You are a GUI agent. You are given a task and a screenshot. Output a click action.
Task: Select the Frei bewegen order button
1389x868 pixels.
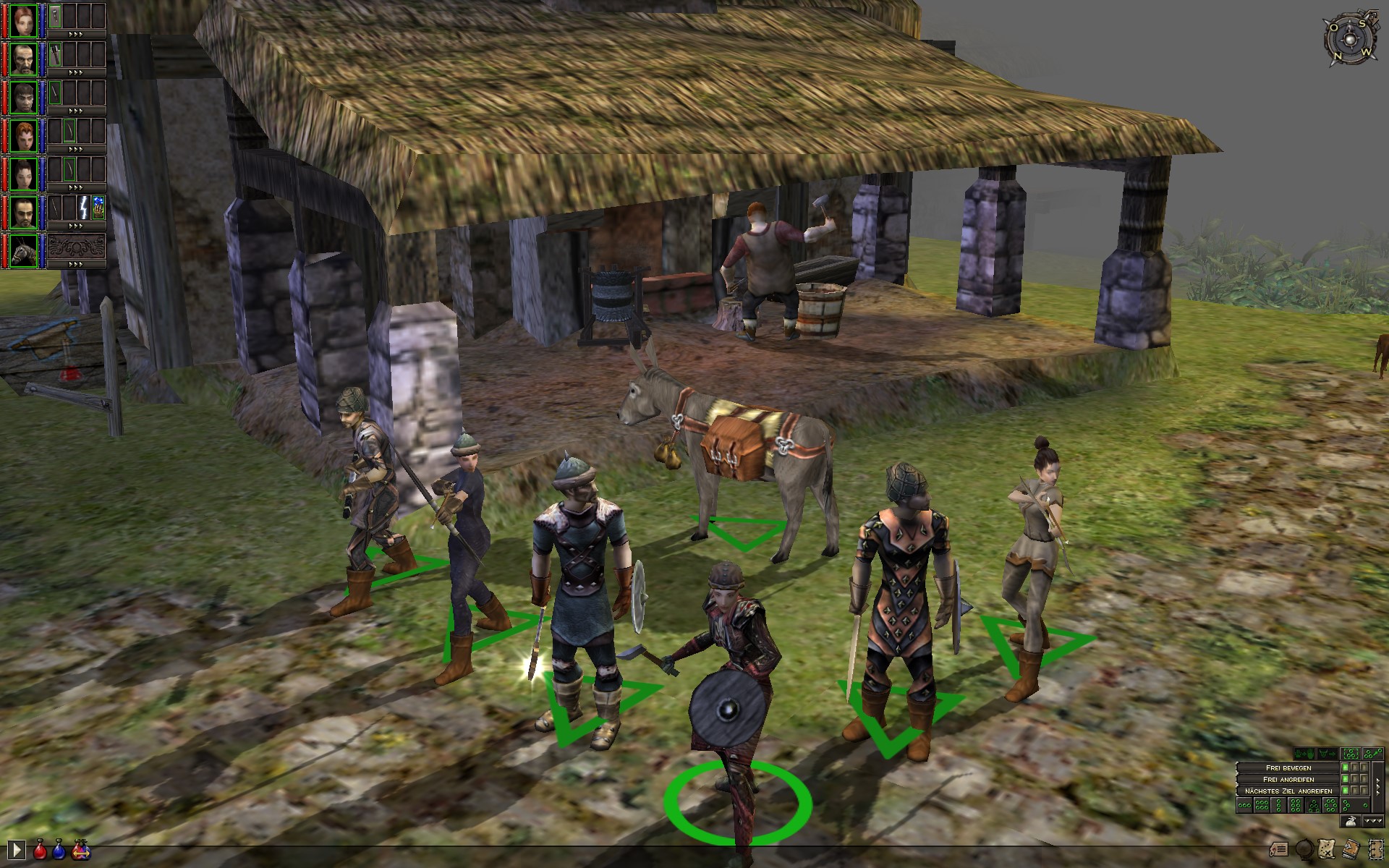click(1288, 767)
